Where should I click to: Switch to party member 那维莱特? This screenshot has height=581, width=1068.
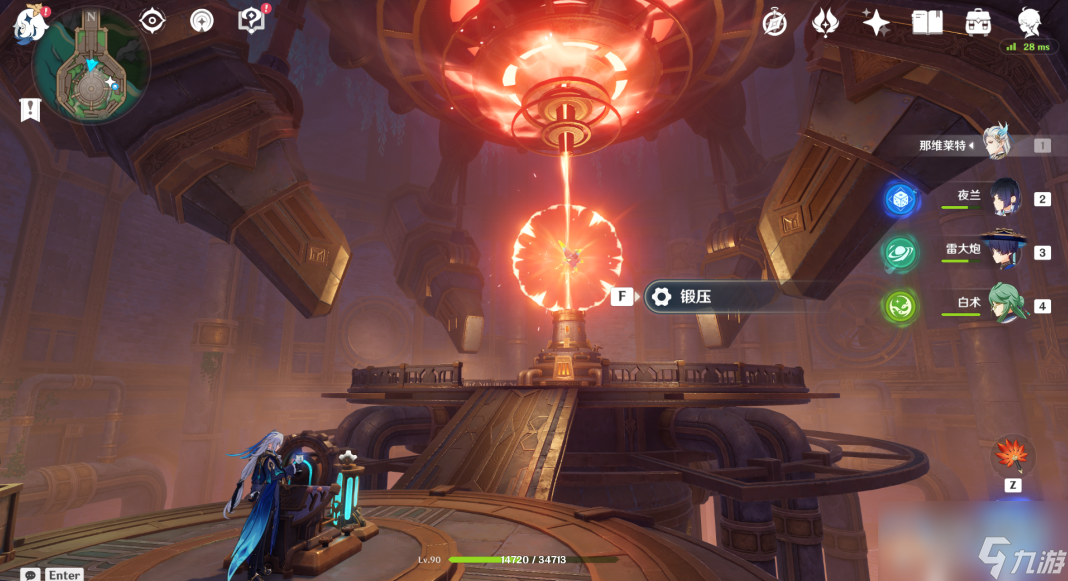pos(995,144)
